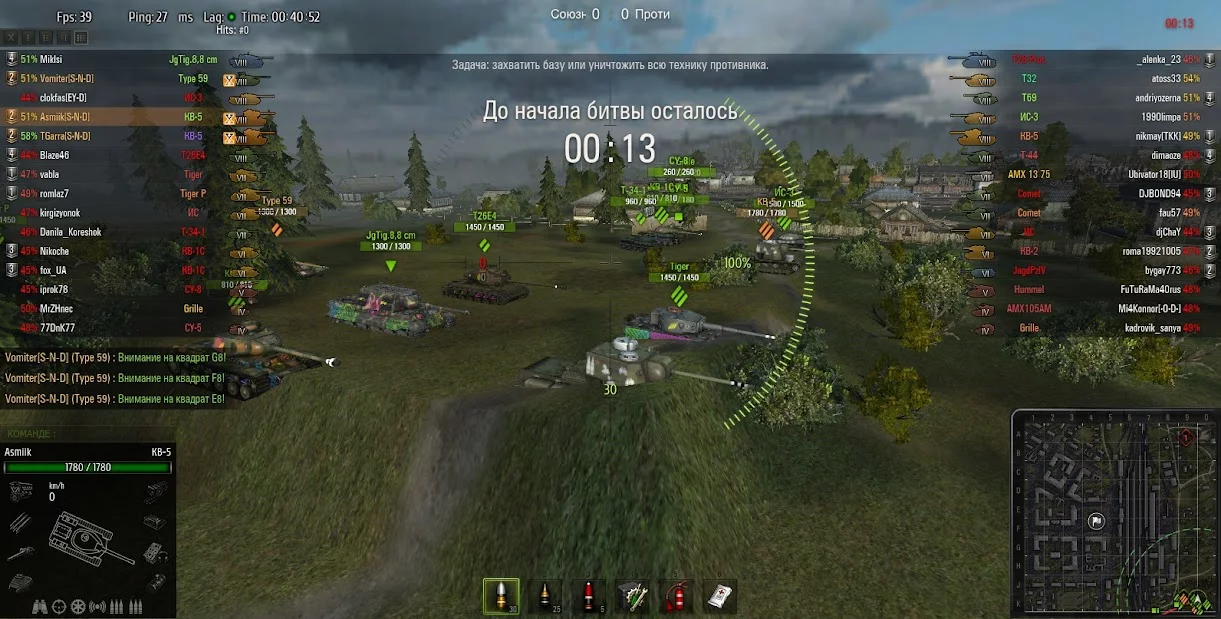Screen dimensions: 1221x619
Task: Open the chat message from Vomiter about G8
Action: click(115, 358)
